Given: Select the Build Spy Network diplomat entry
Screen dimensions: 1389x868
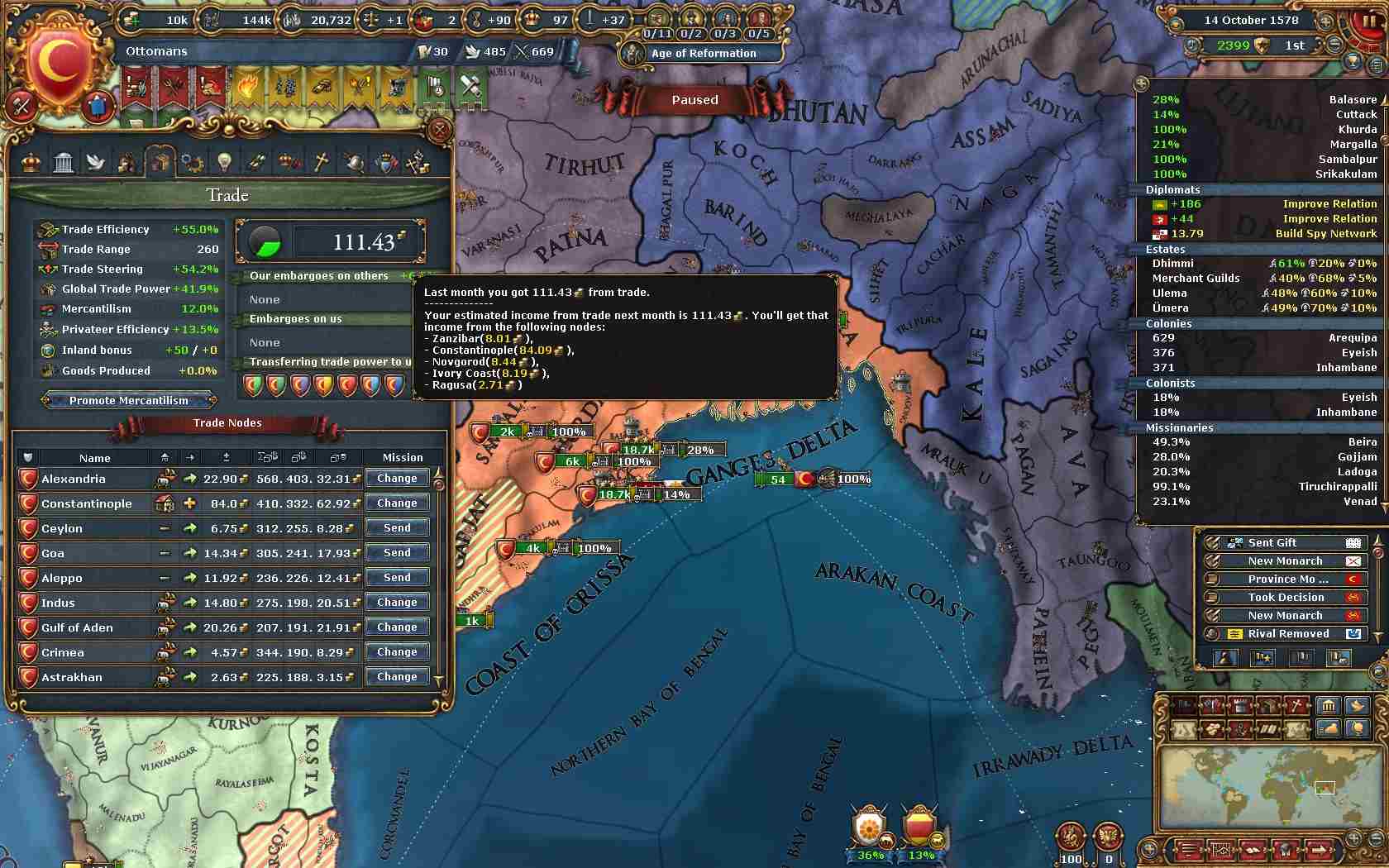Looking at the screenshot, I should point(1264,234).
